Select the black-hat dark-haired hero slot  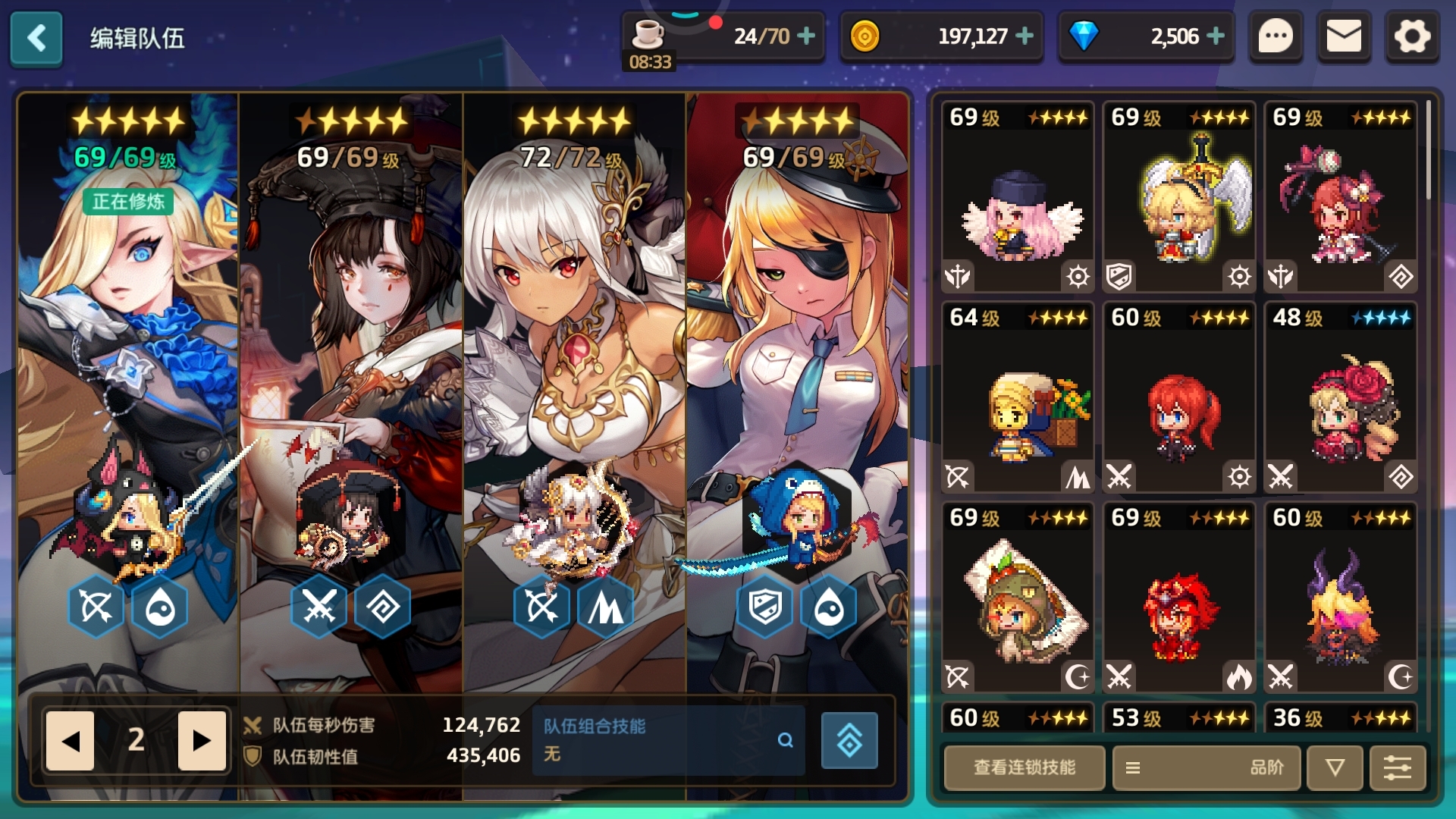pos(350,379)
